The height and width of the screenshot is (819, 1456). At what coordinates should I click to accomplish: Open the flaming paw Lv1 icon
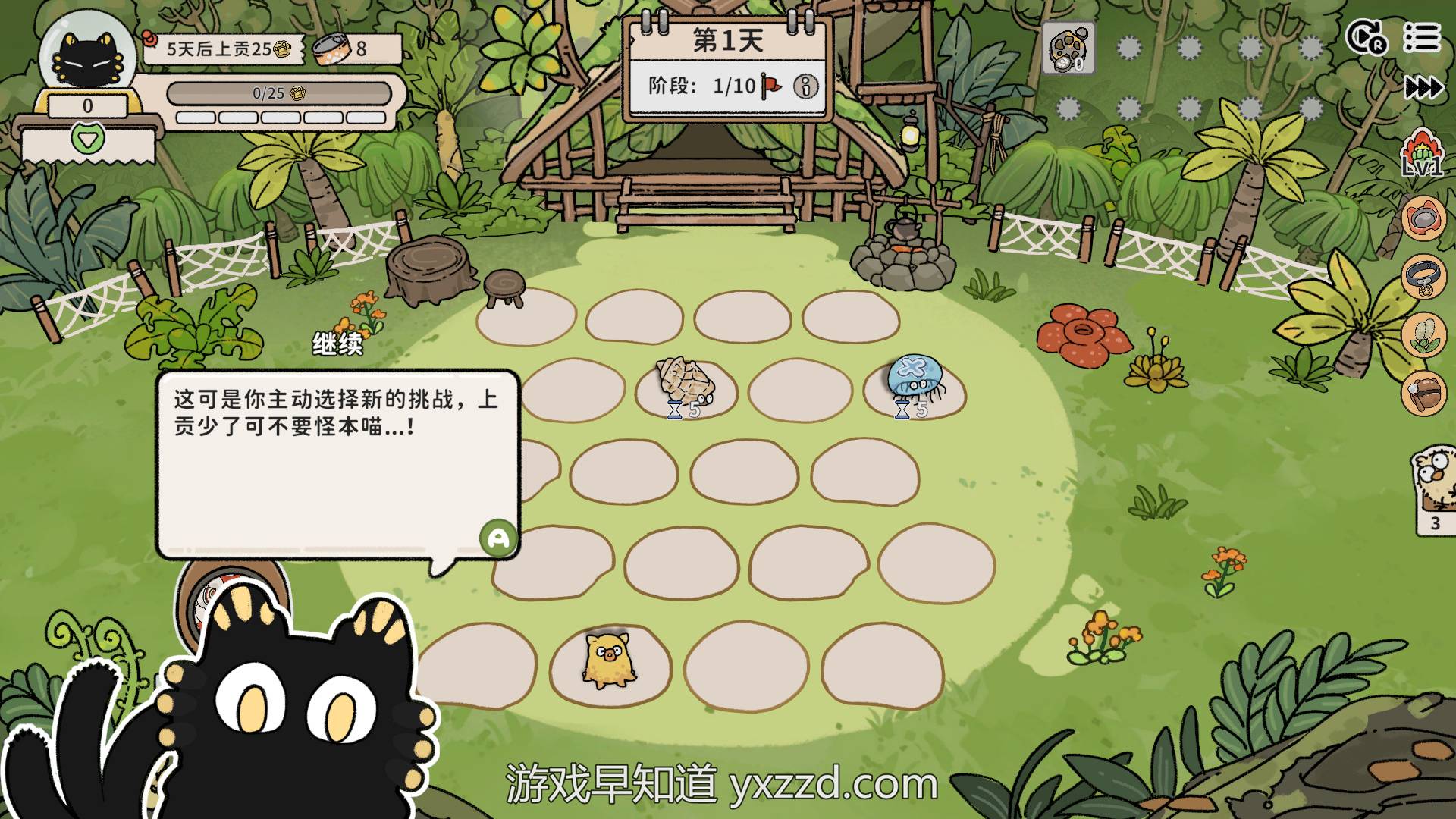click(x=1422, y=154)
